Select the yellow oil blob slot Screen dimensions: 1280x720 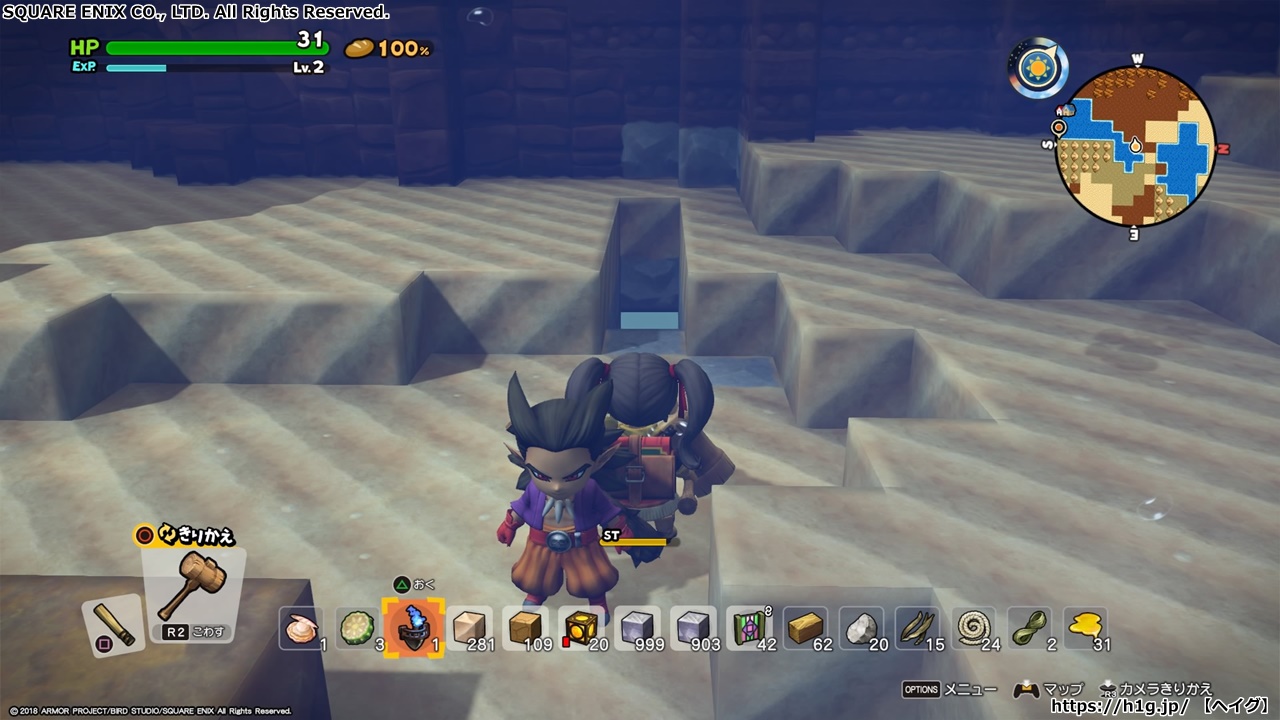pos(1085,630)
